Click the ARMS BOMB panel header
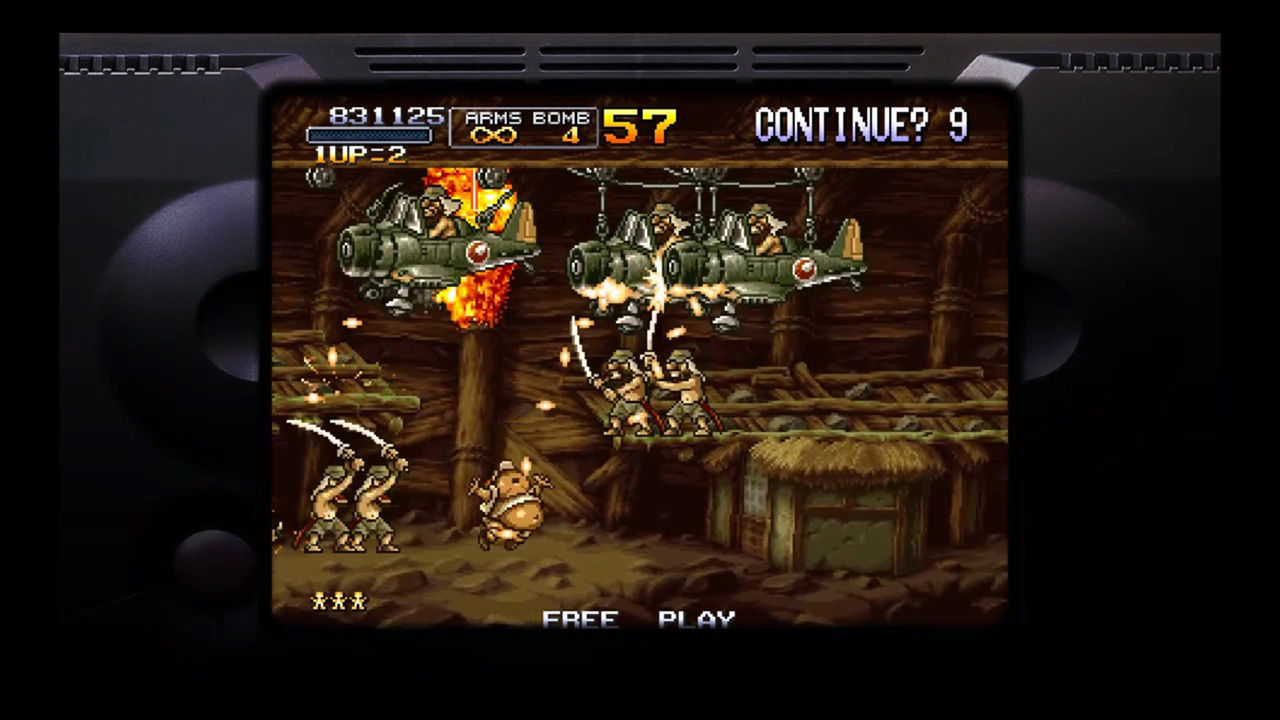Image resolution: width=1280 pixels, height=720 pixels. coord(527,118)
